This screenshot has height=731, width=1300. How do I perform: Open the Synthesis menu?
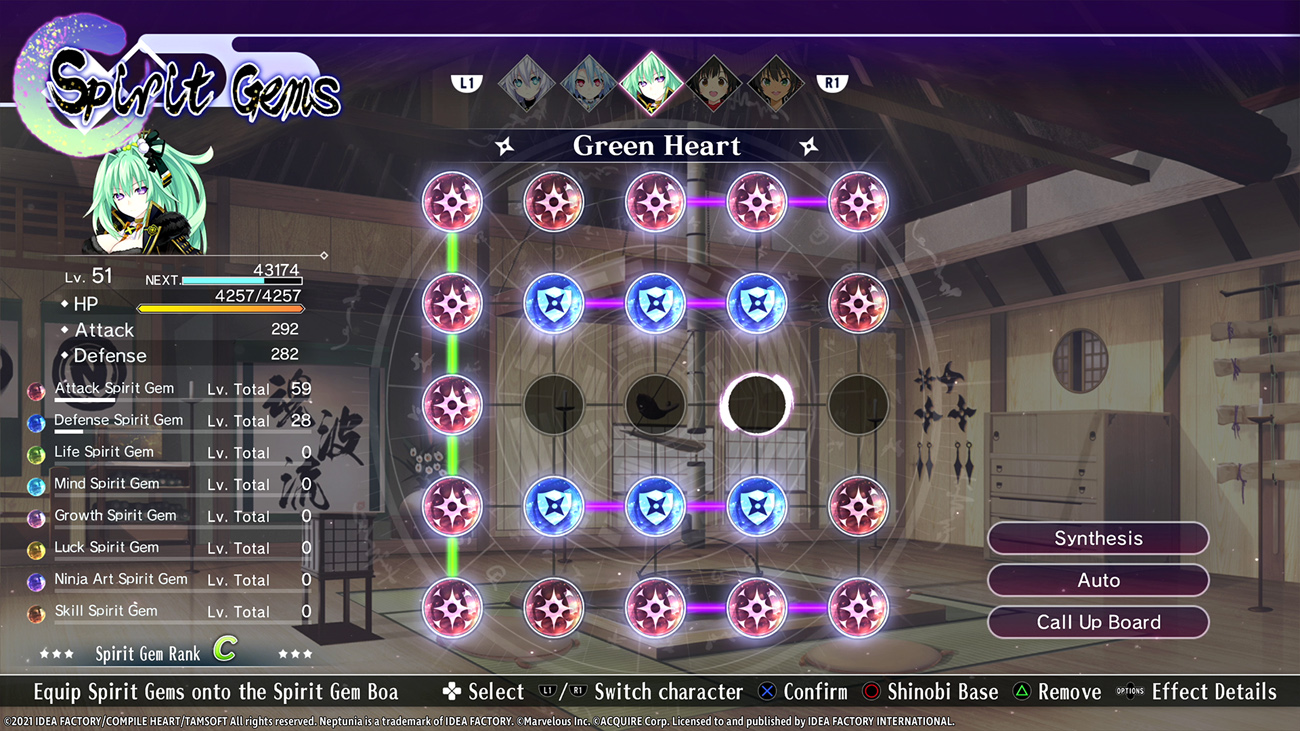click(x=1097, y=538)
